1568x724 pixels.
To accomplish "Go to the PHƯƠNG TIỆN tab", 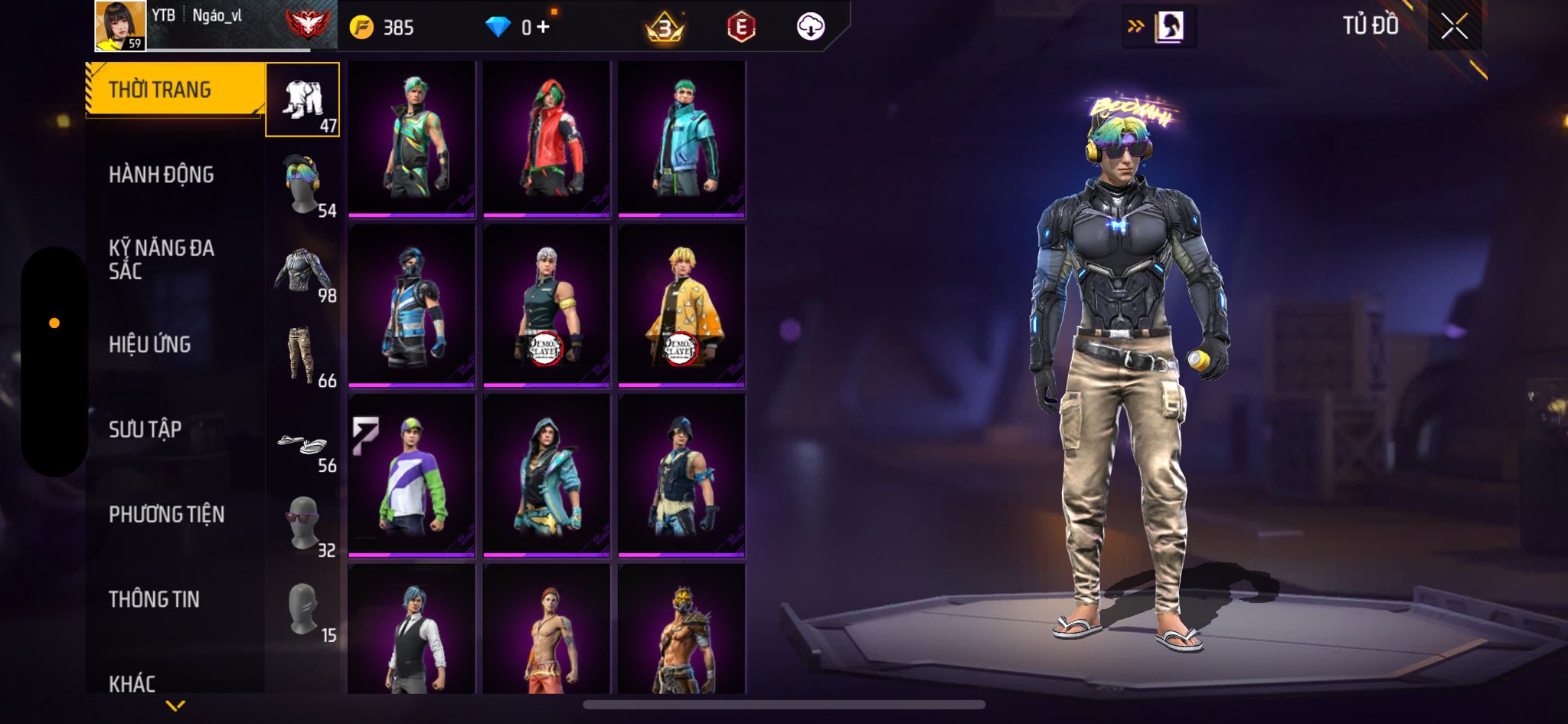I will [x=166, y=514].
